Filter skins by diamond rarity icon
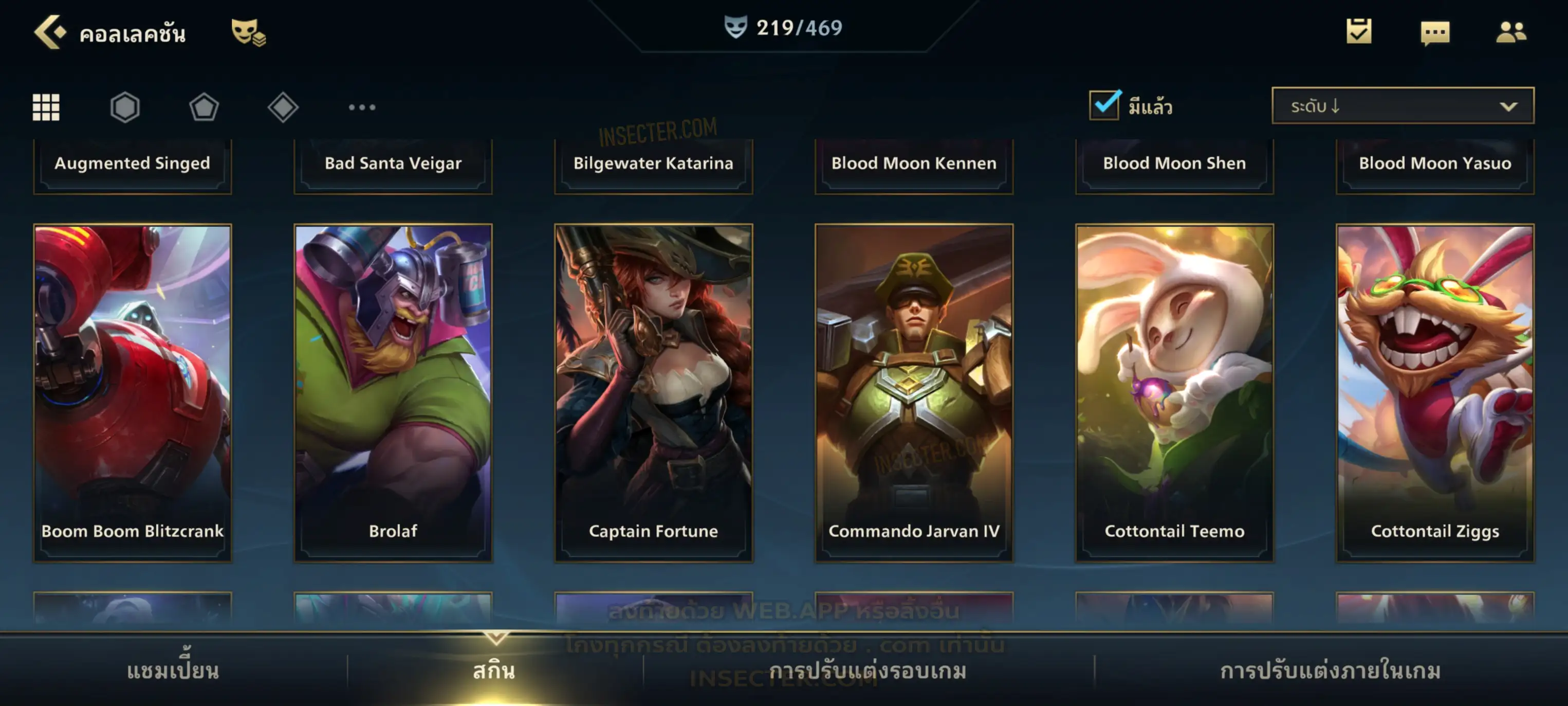 click(x=283, y=107)
